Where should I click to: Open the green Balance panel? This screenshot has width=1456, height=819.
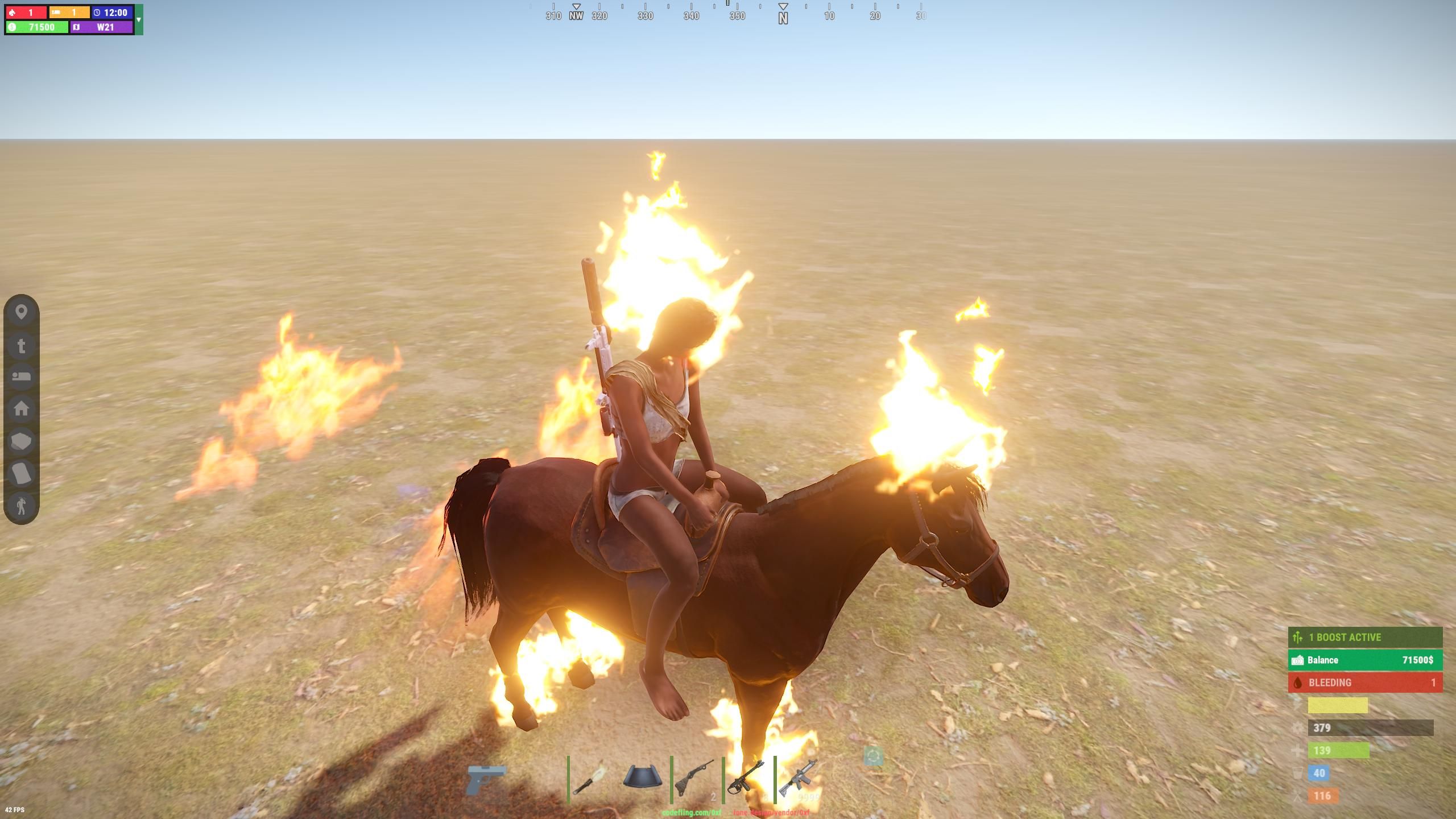(1365, 660)
